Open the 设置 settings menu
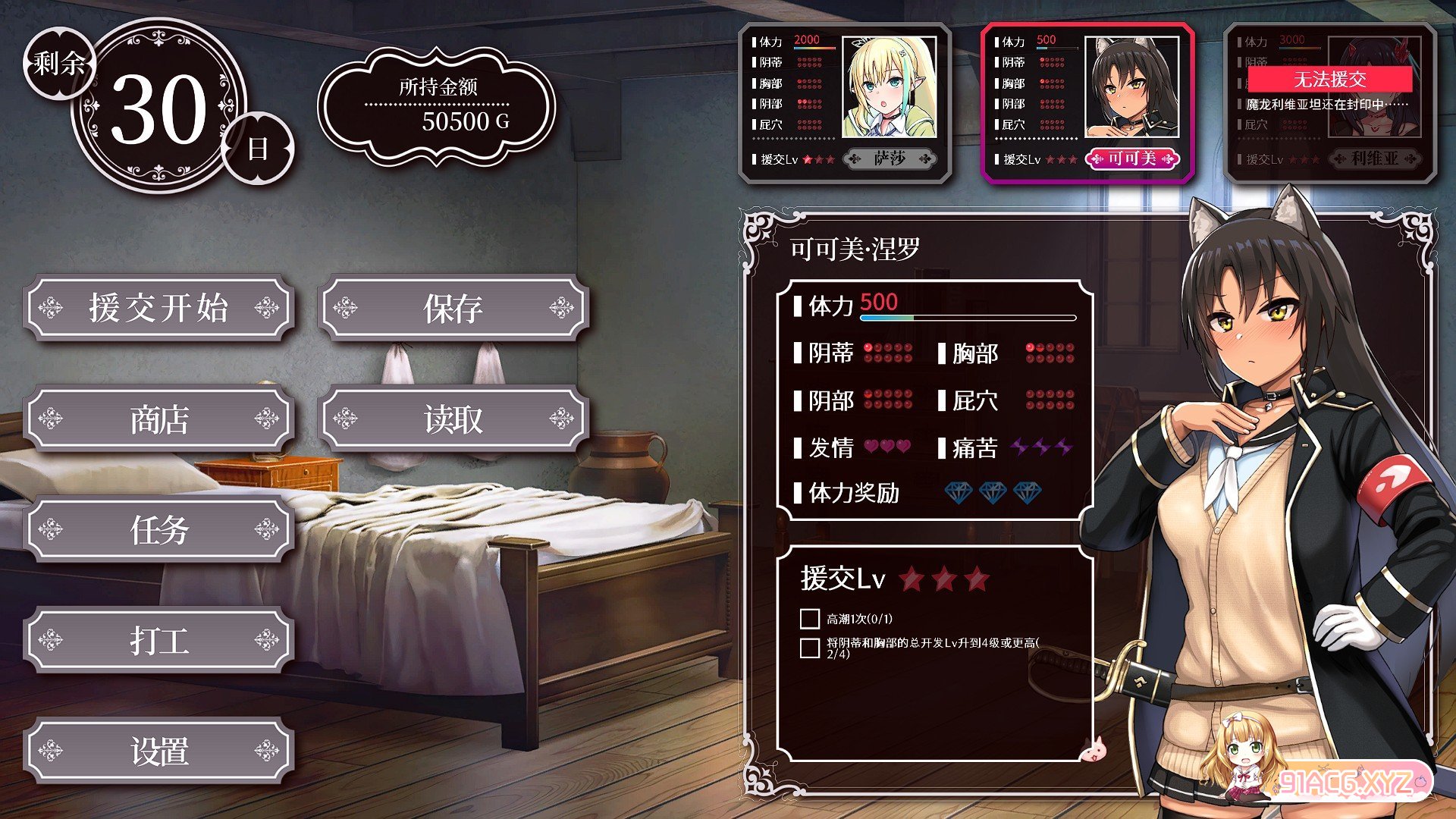 [x=158, y=752]
